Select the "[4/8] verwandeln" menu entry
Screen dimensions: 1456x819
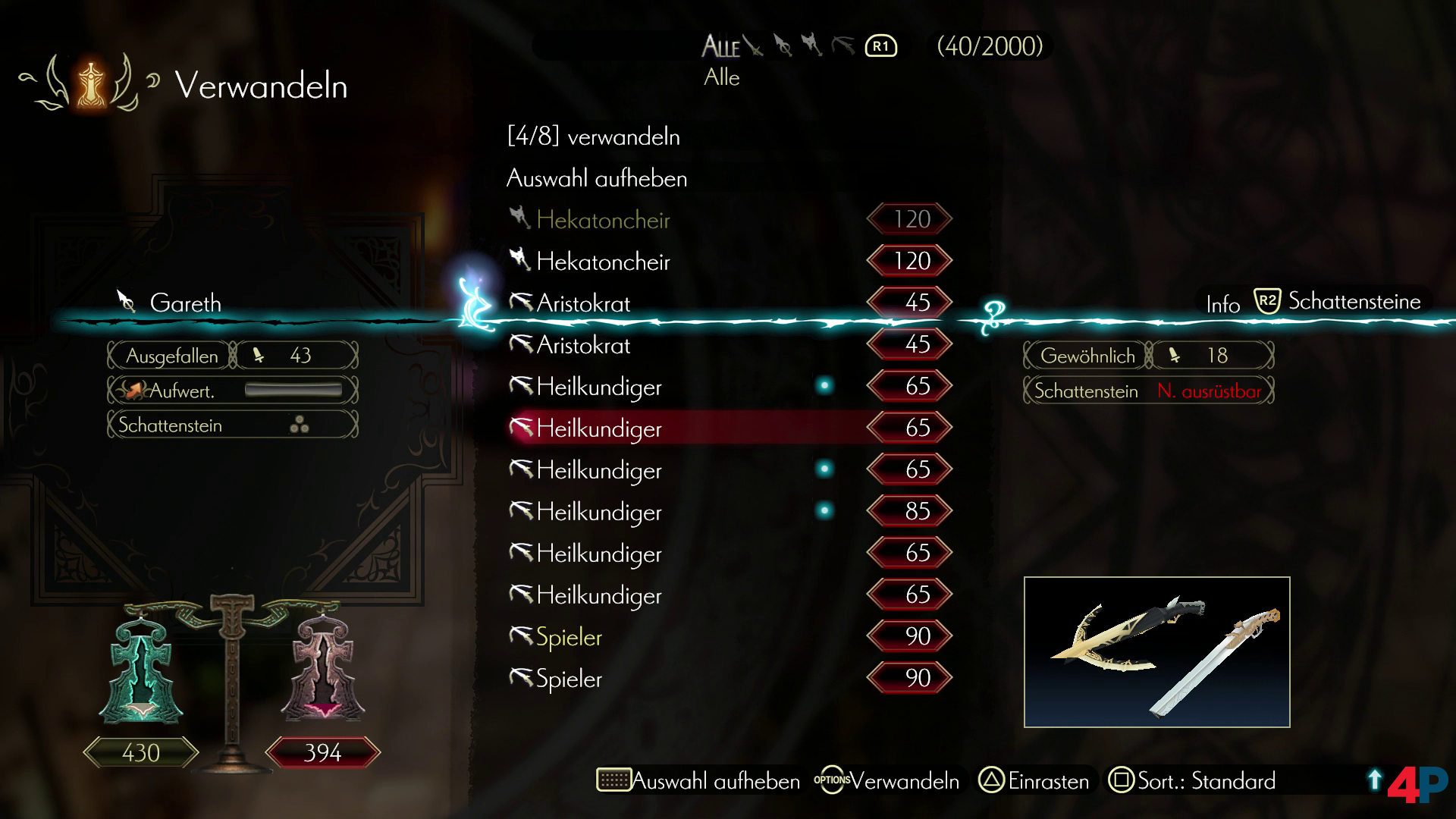pyautogui.click(x=593, y=136)
